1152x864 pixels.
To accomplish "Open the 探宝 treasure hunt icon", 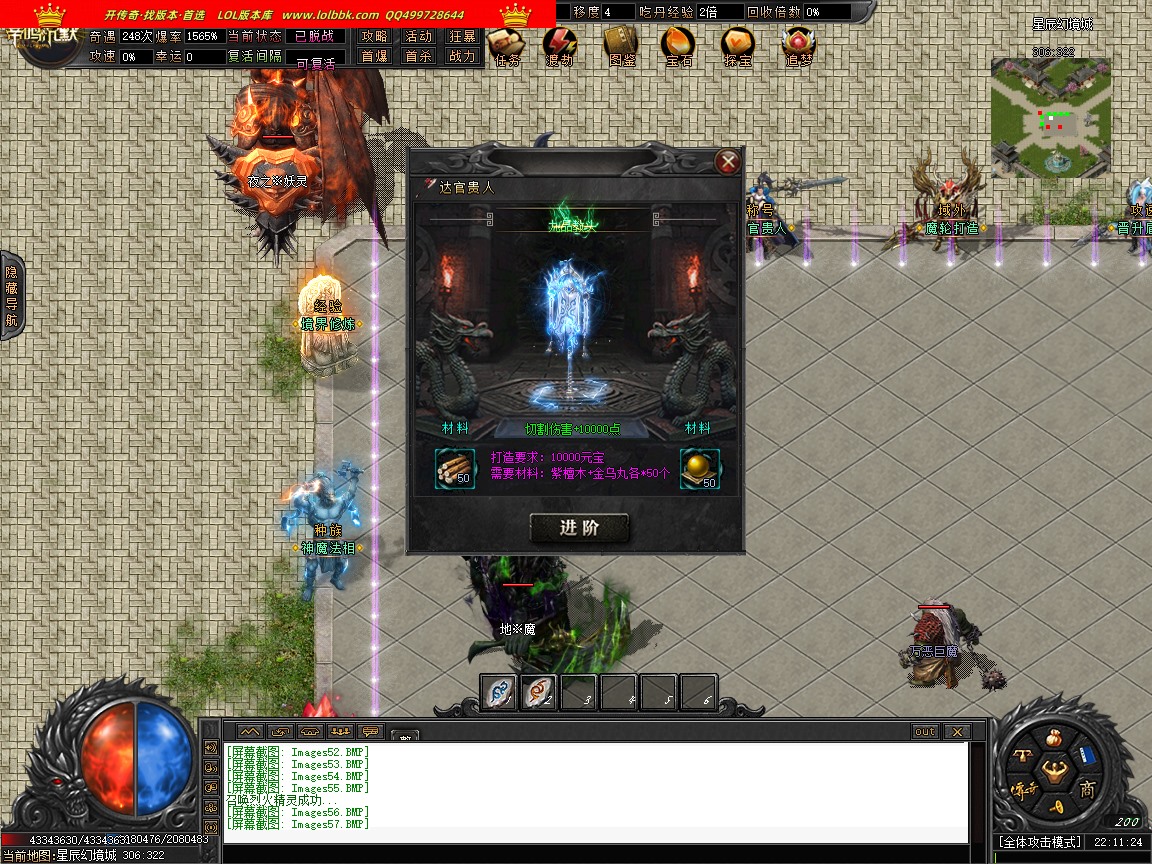I will 739,45.
